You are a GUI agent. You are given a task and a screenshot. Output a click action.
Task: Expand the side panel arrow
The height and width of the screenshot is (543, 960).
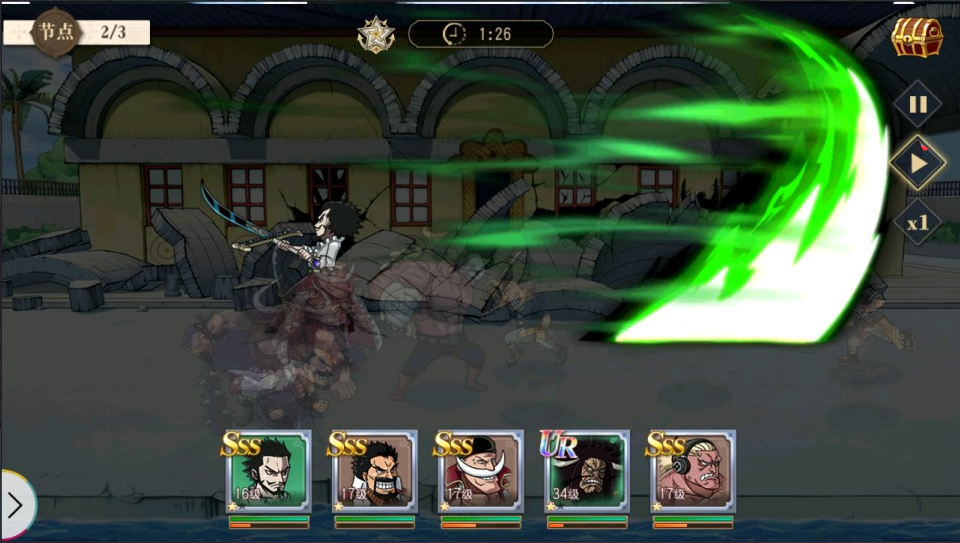pyautogui.click(x=15, y=505)
